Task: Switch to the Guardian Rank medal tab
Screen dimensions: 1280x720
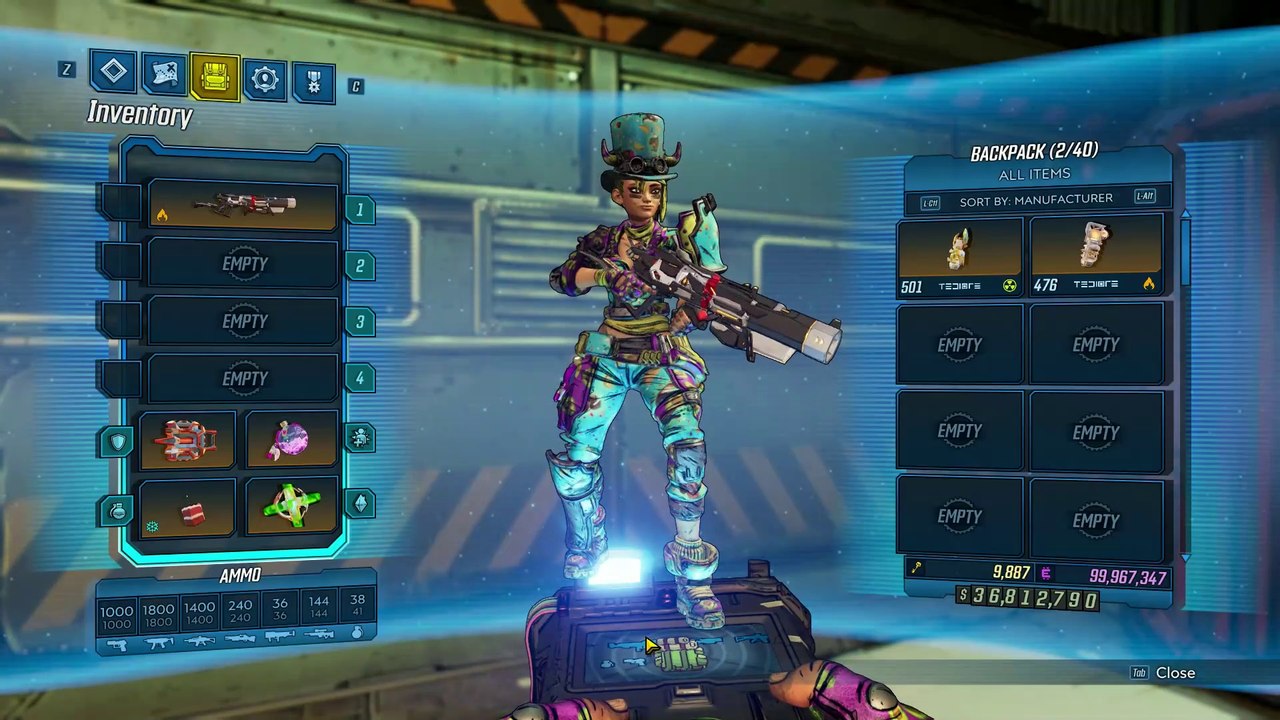Action: click(313, 83)
